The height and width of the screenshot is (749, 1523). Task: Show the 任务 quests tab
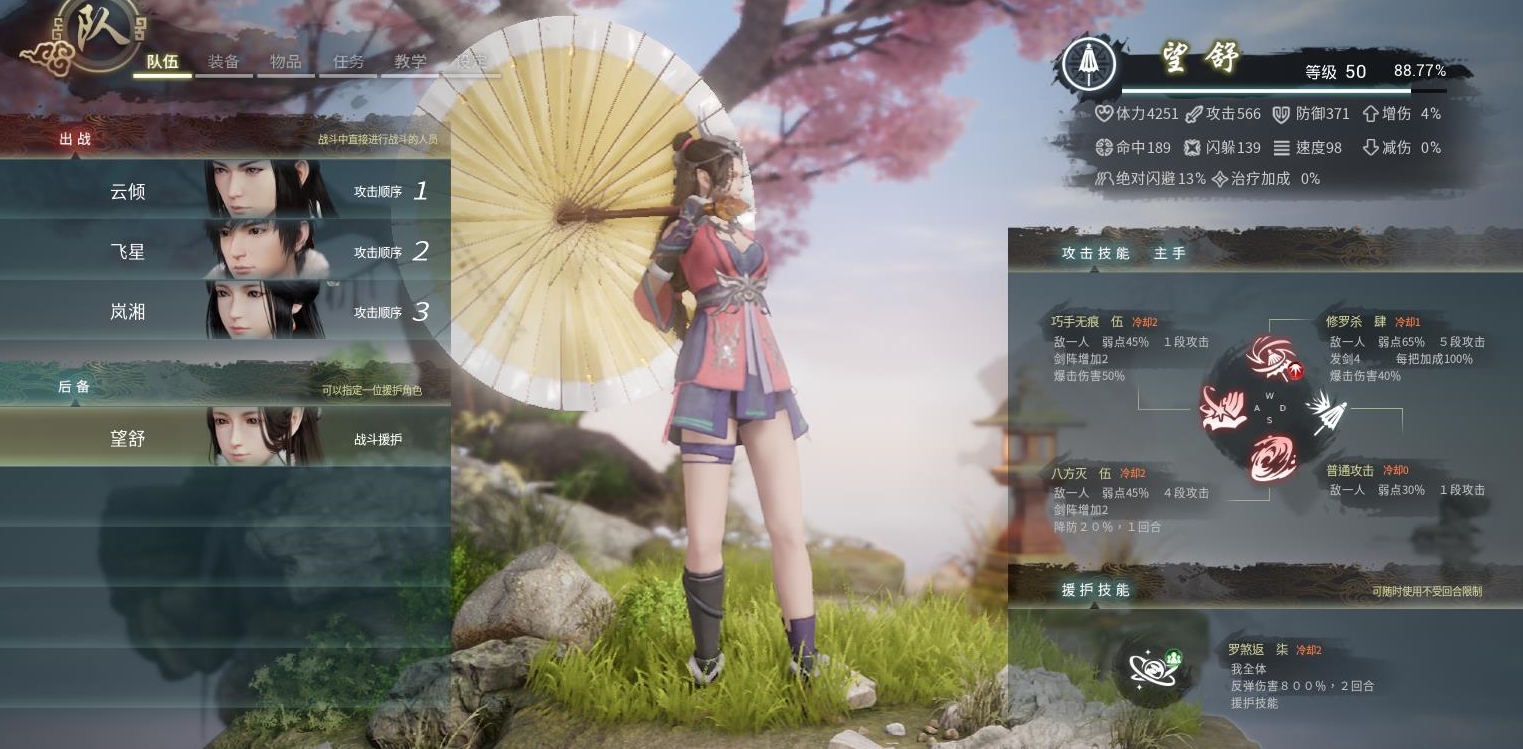pyautogui.click(x=348, y=62)
